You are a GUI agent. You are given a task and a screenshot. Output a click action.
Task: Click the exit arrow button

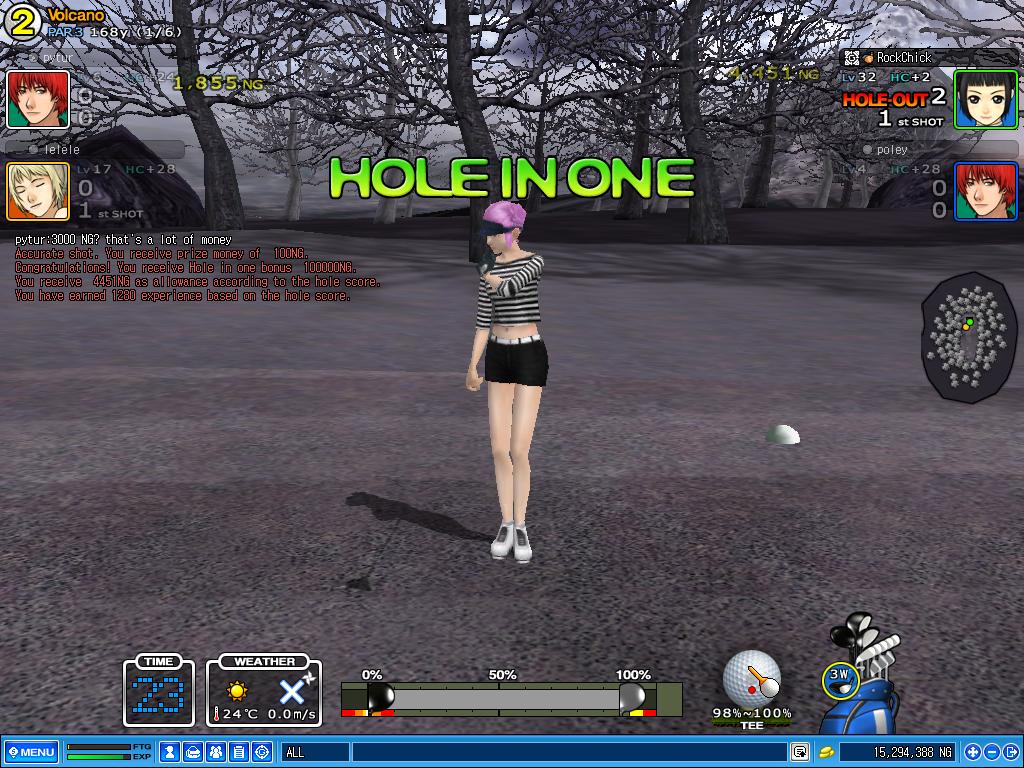pos(1011,752)
